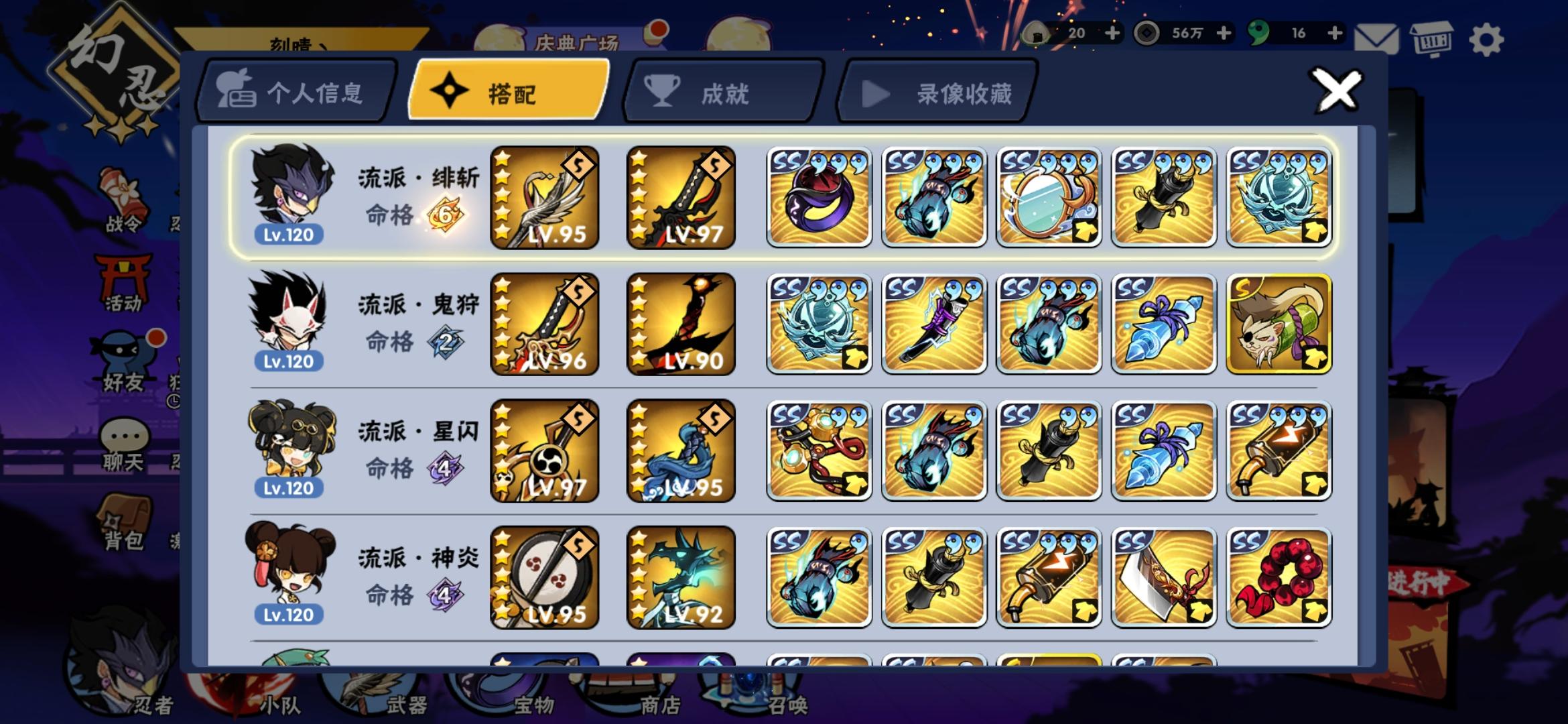Screen dimensions: 1568x724
Task: Switch to the 录像收藏 replay tab
Action: pyautogui.click(x=938, y=92)
